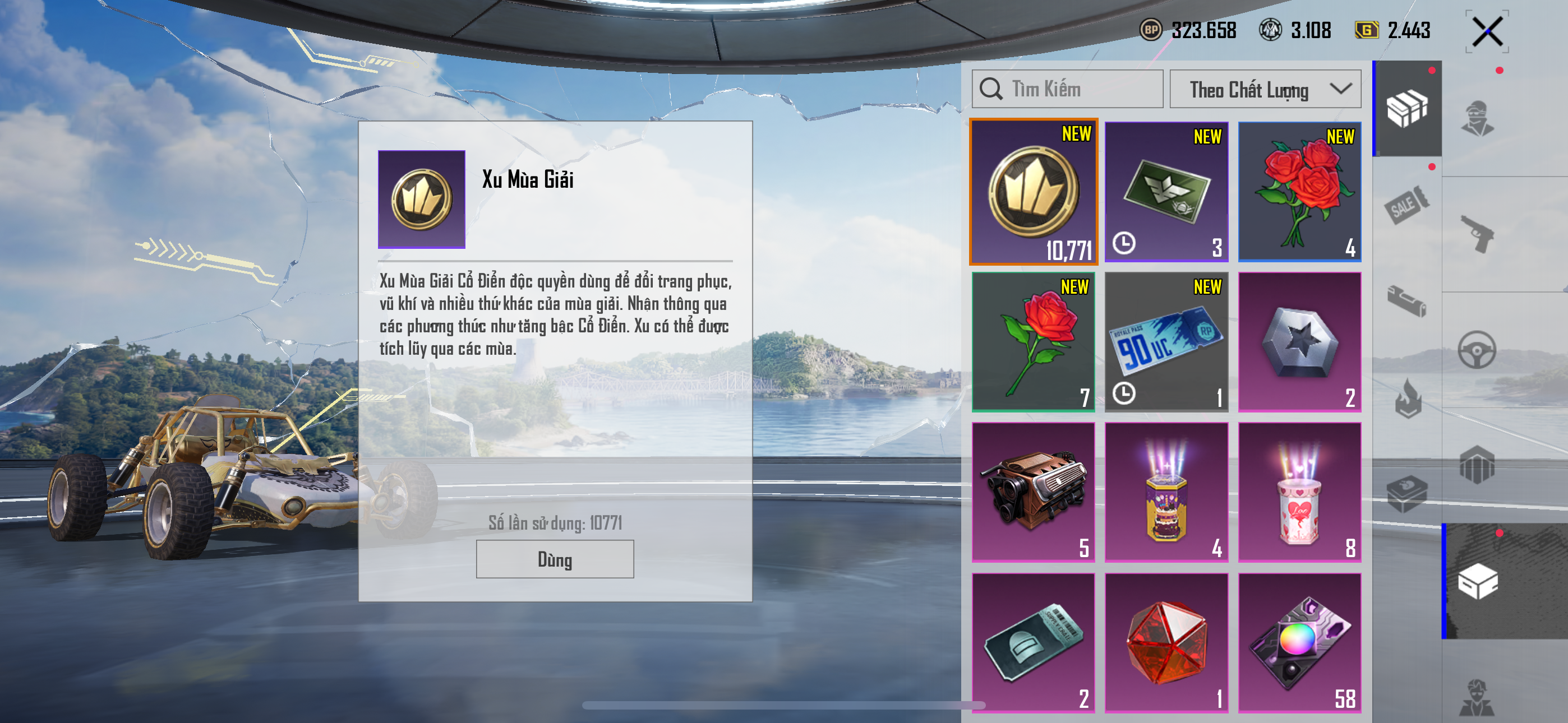
Task: Select the silver star hexagon item
Action: coord(1299,341)
